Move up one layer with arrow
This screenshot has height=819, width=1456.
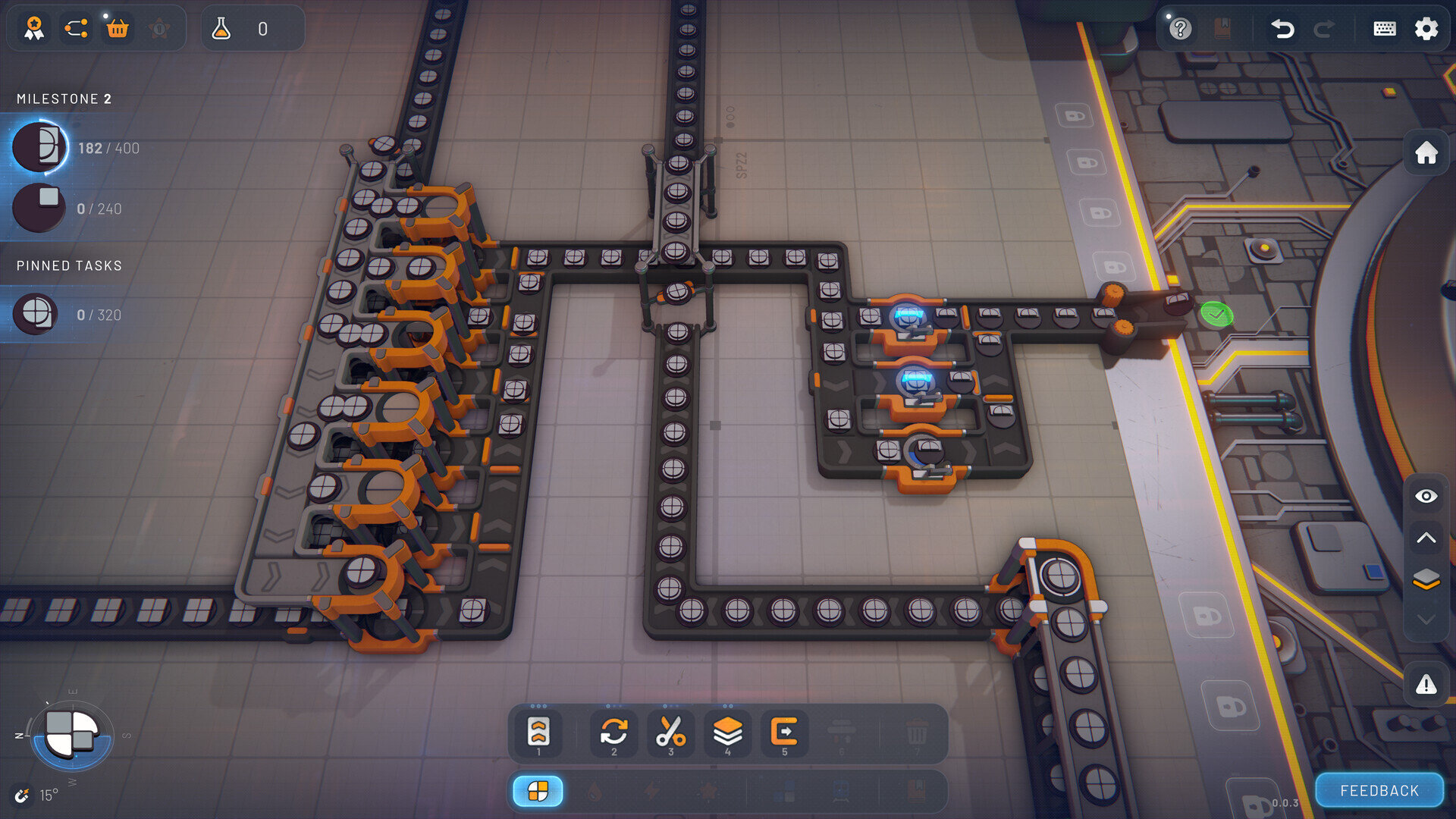point(1426,538)
